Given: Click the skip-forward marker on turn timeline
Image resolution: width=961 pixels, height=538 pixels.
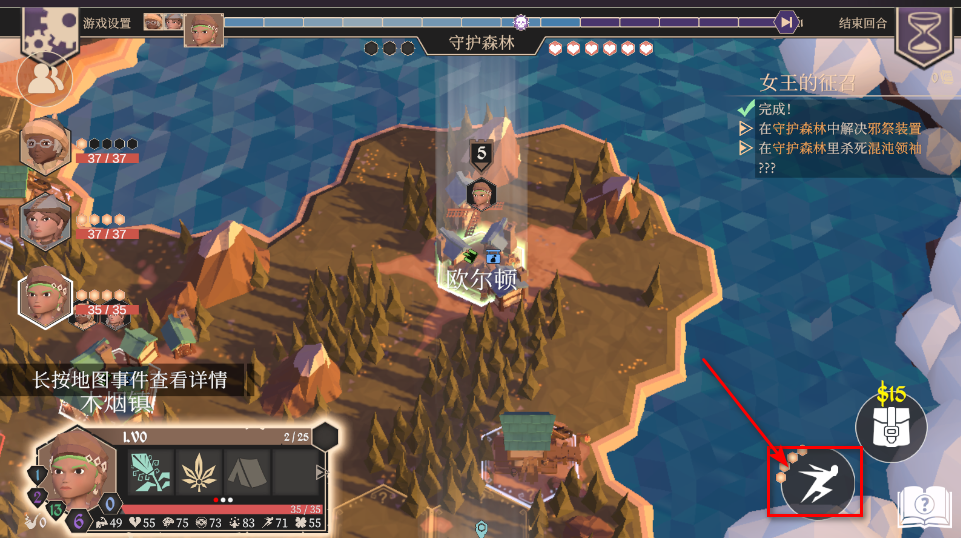Looking at the screenshot, I should point(787,21).
